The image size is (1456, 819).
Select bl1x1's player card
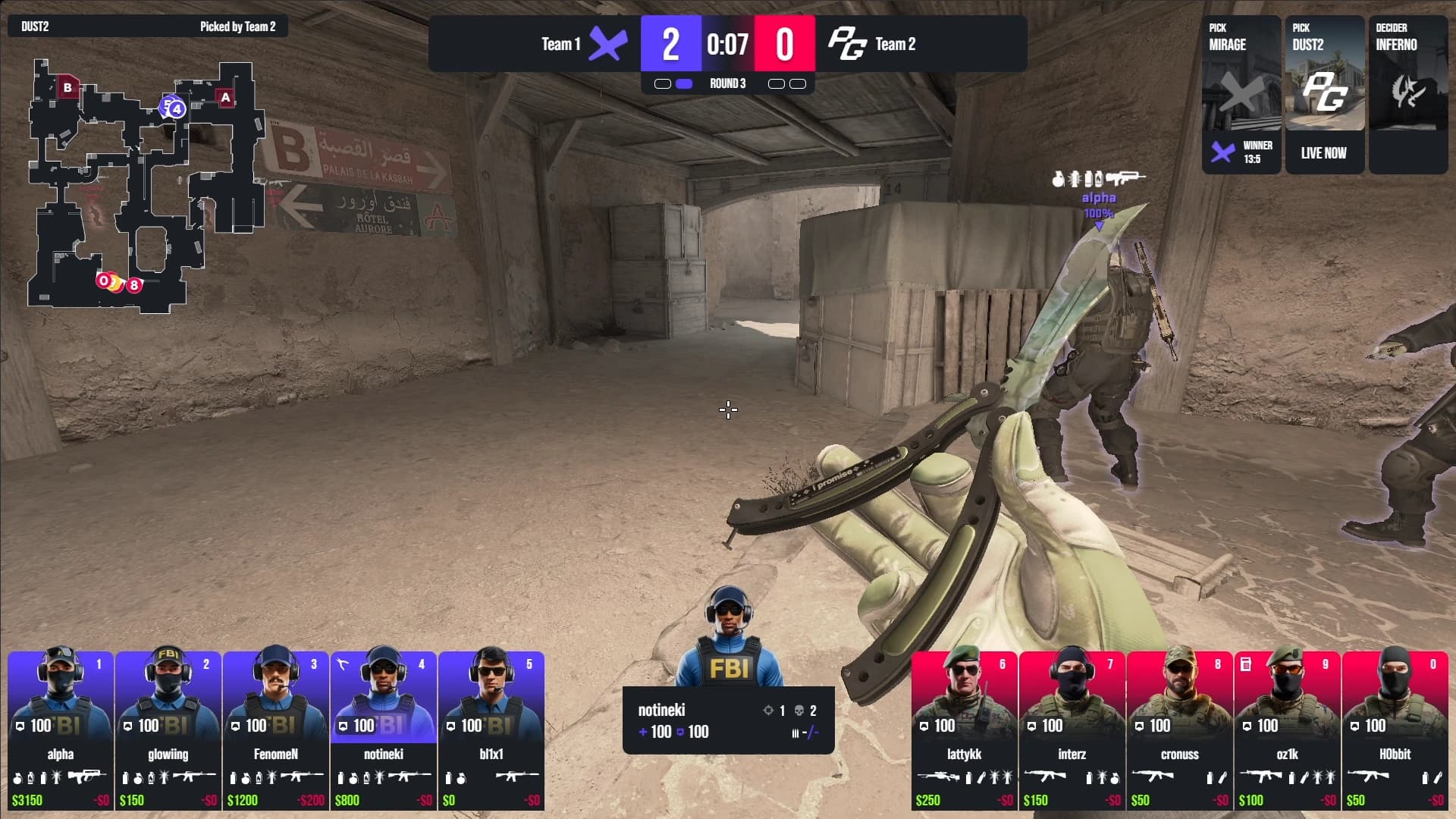click(491, 730)
